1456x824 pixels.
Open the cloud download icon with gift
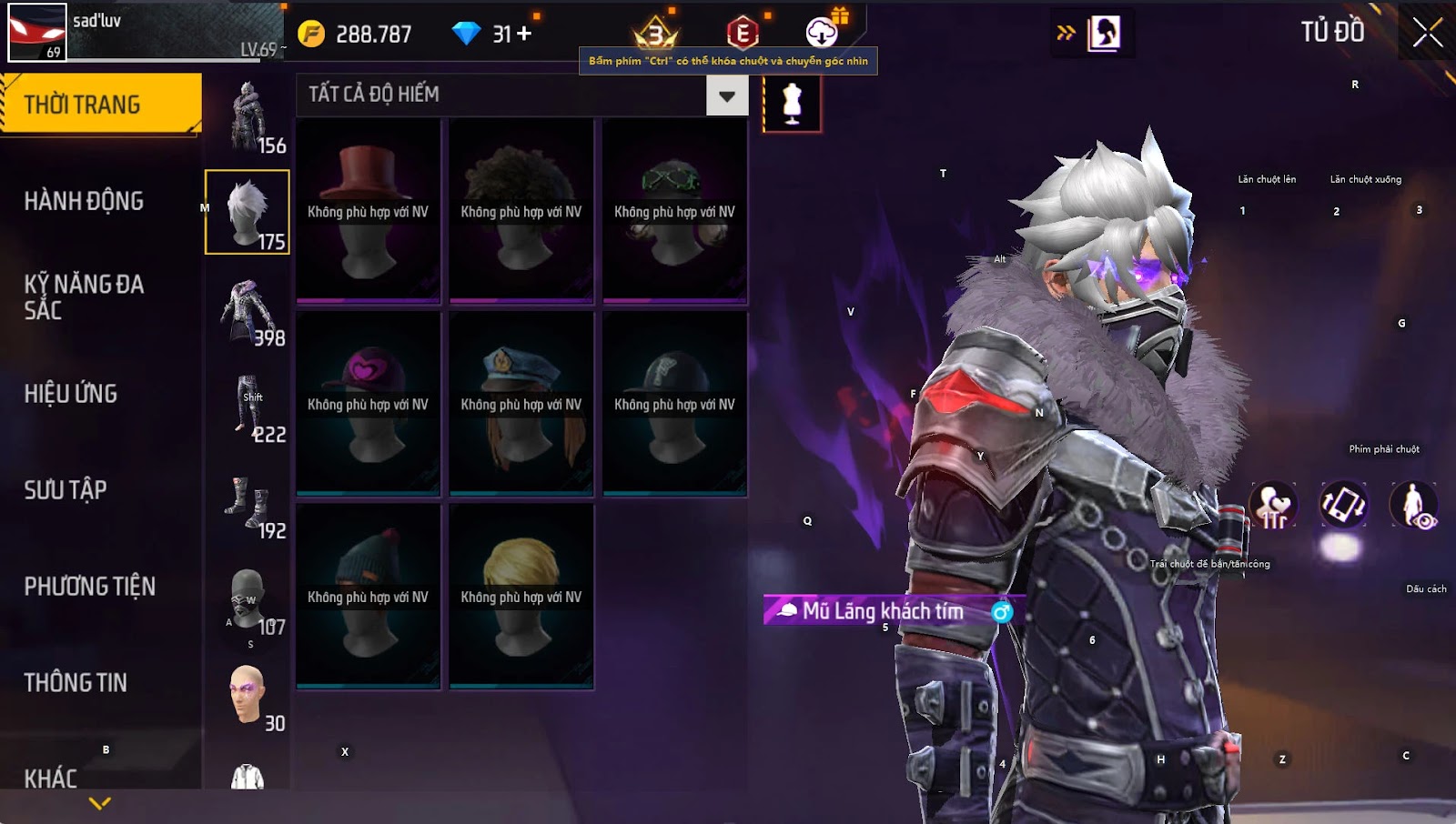tap(823, 32)
